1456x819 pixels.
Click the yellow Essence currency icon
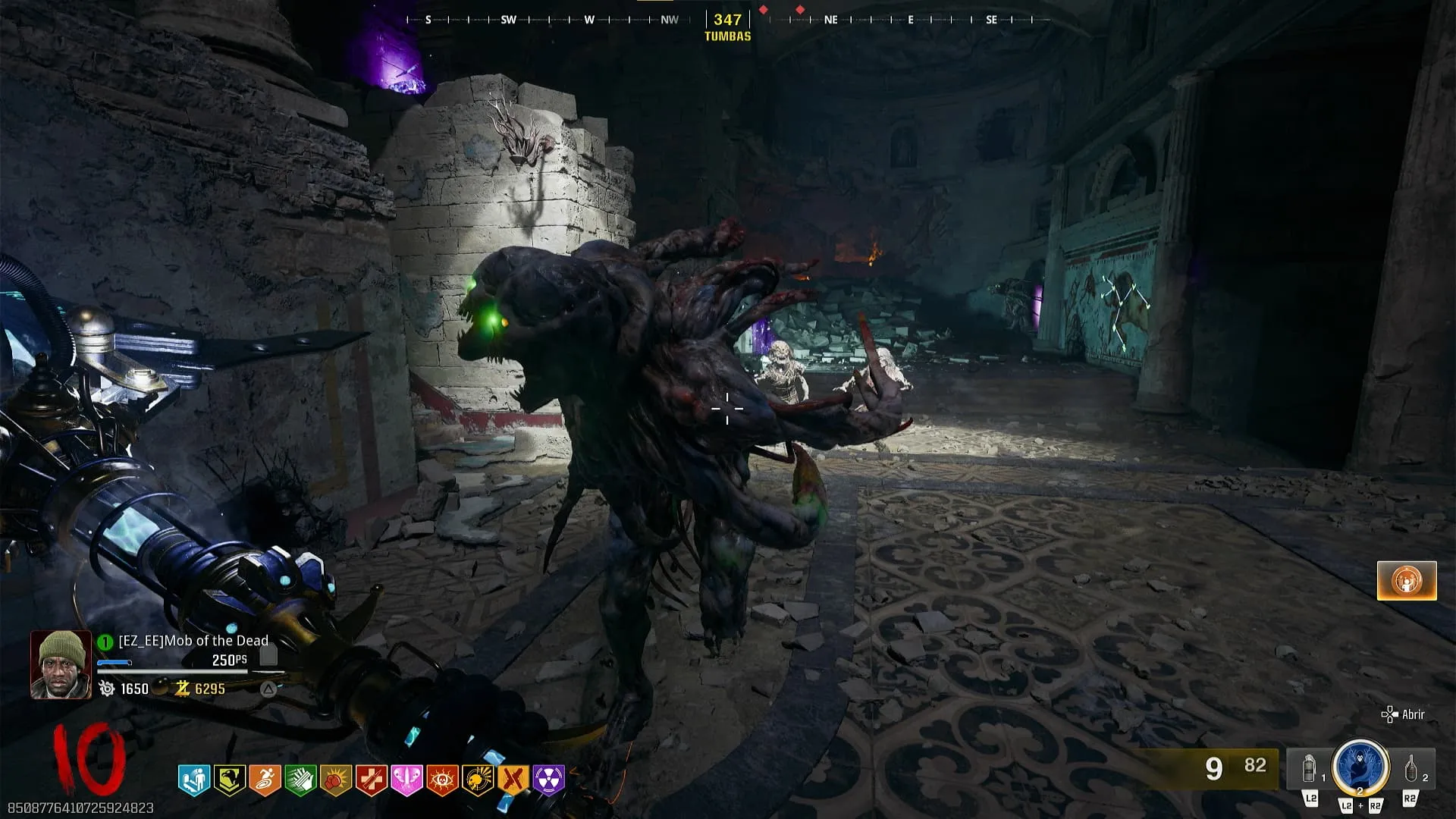coord(182,689)
